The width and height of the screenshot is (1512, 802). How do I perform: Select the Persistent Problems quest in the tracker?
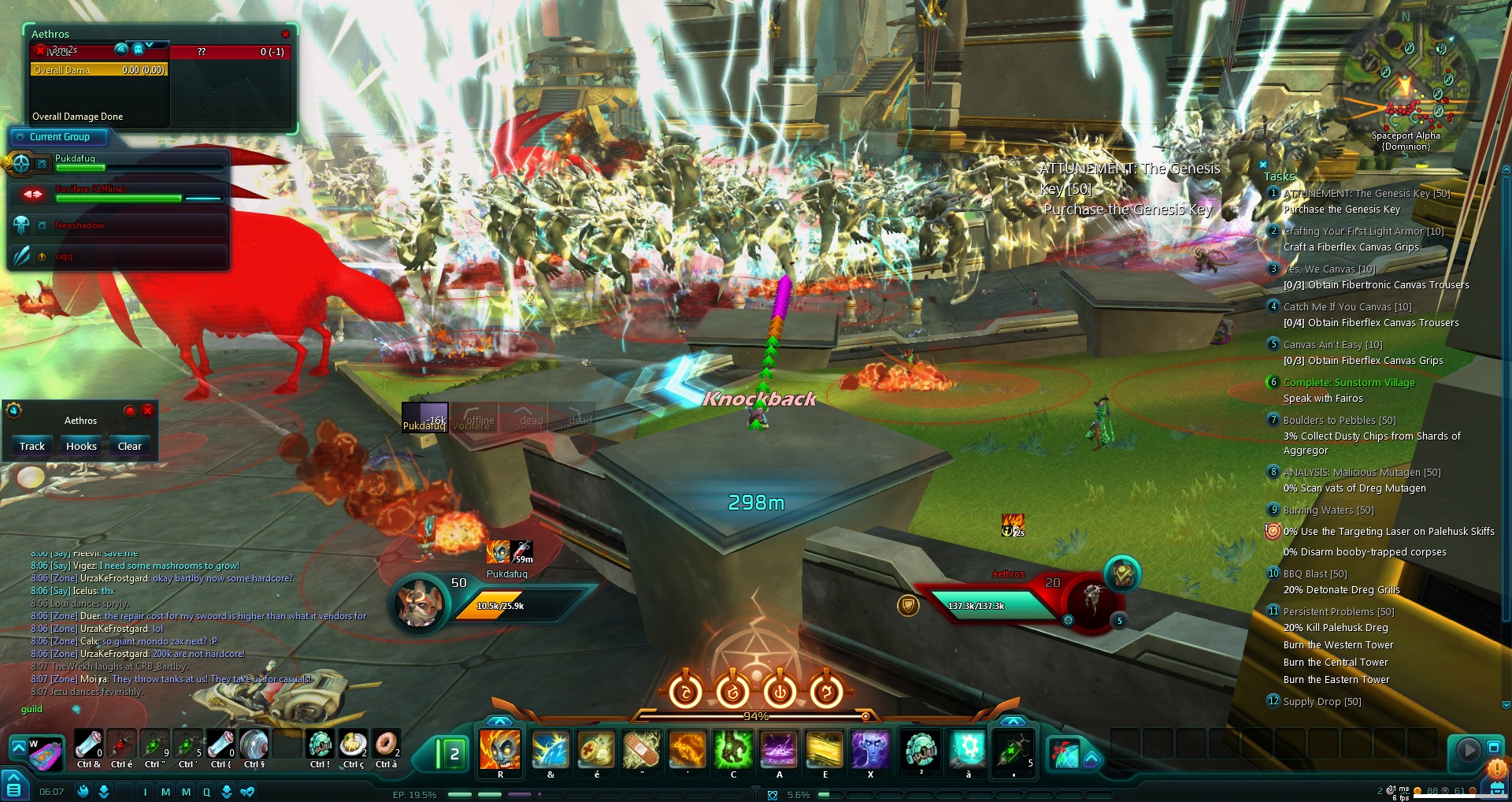(1338, 612)
